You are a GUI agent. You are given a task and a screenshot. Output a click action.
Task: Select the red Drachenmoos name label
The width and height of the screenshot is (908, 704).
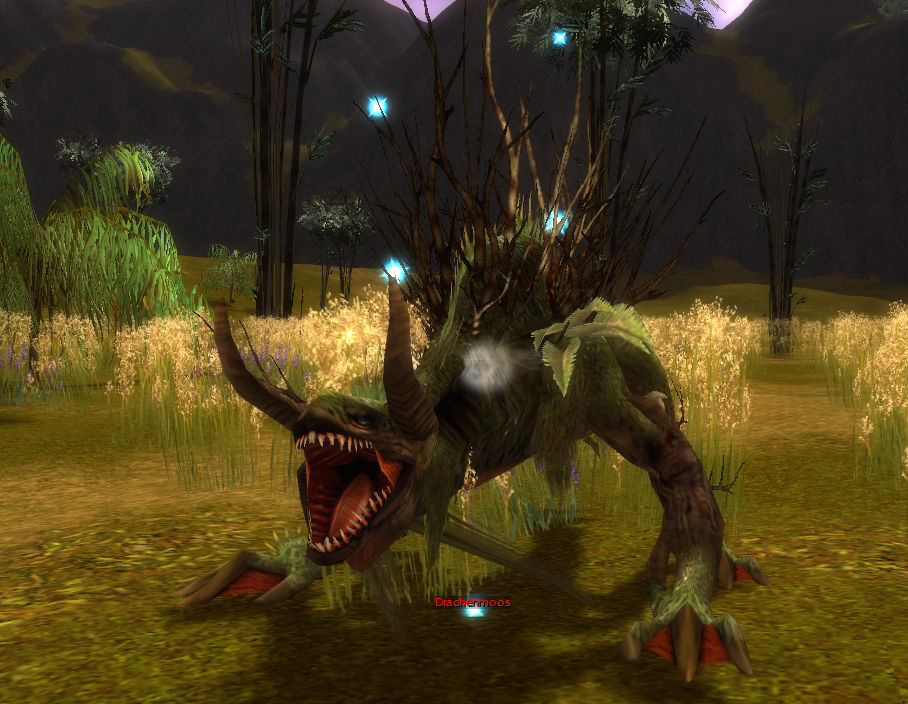tap(472, 602)
